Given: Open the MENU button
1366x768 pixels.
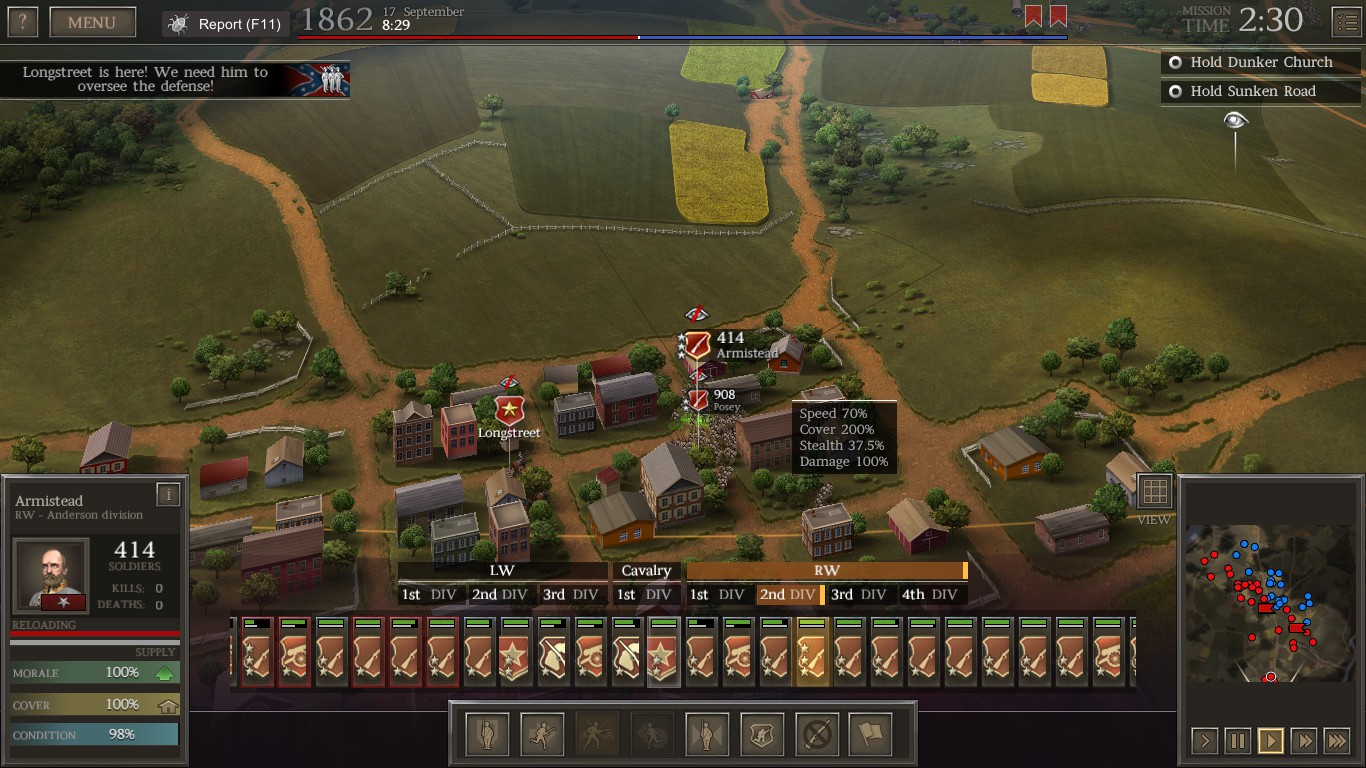Looking at the screenshot, I should click(x=92, y=22).
